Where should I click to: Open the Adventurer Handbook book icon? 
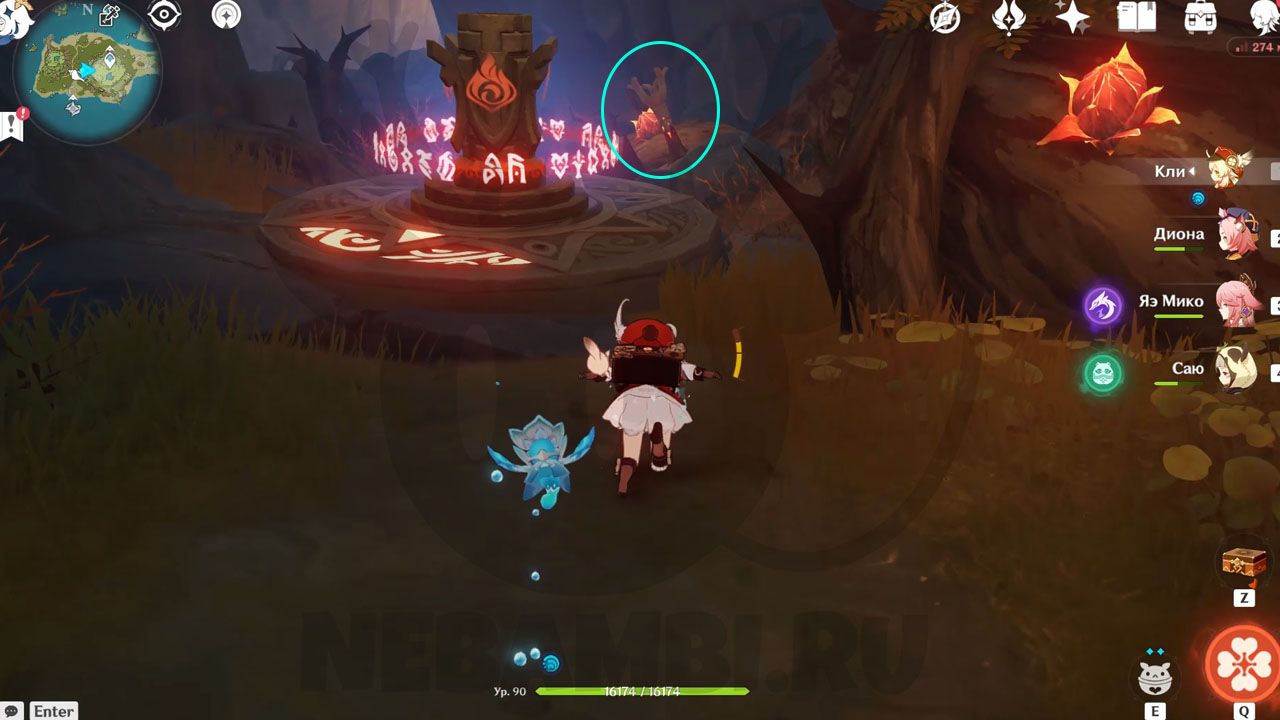pos(1136,17)
